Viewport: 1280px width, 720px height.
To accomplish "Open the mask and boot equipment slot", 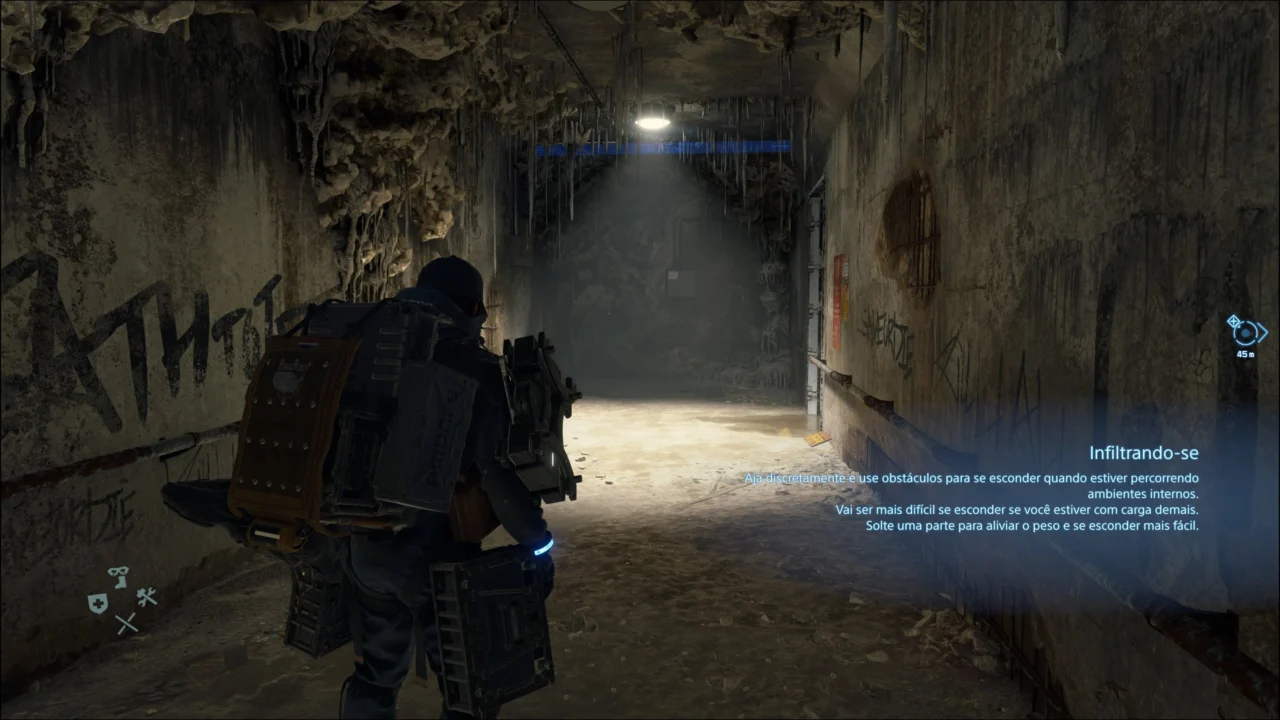I will (x=119, y=577).
